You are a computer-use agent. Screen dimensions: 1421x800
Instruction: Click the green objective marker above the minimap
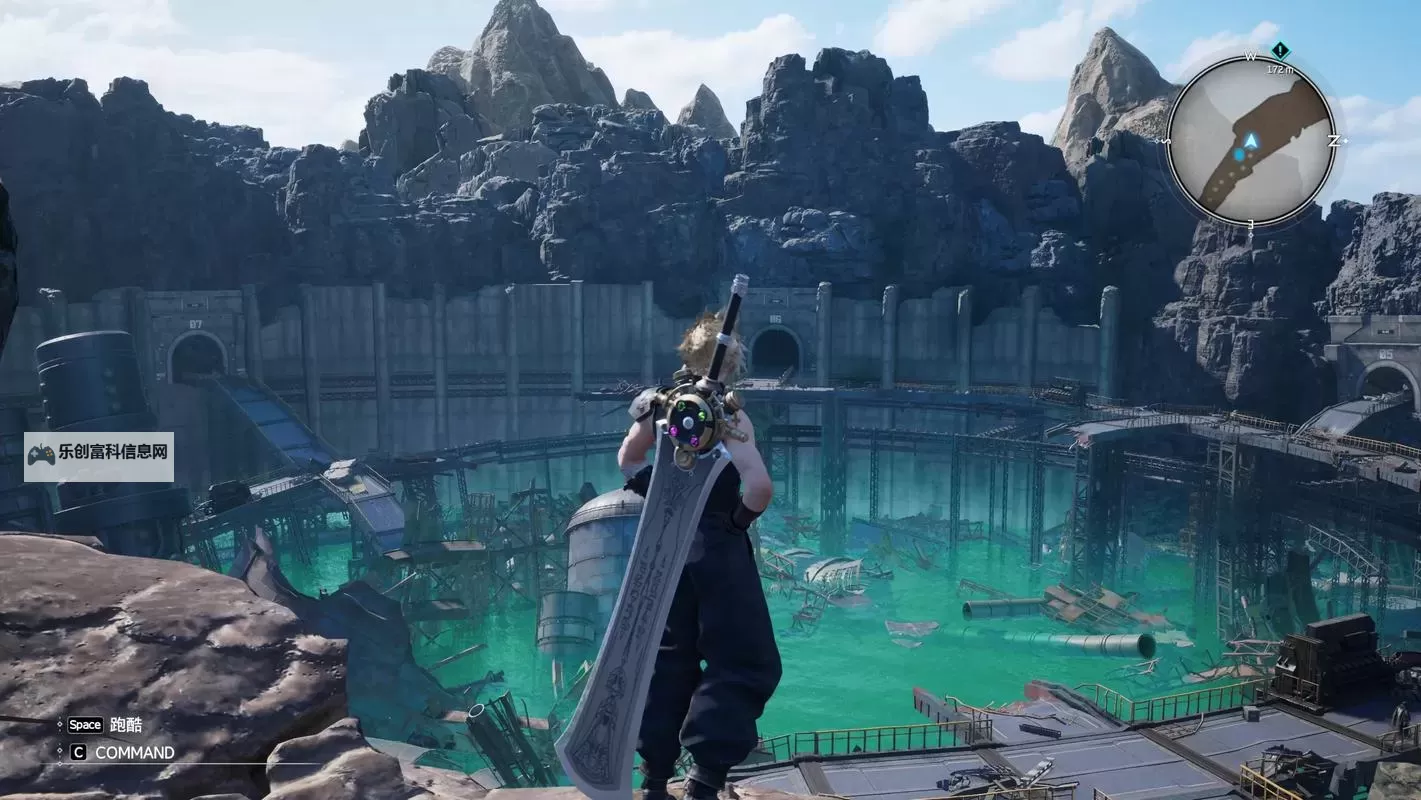tap(1280, 50)
